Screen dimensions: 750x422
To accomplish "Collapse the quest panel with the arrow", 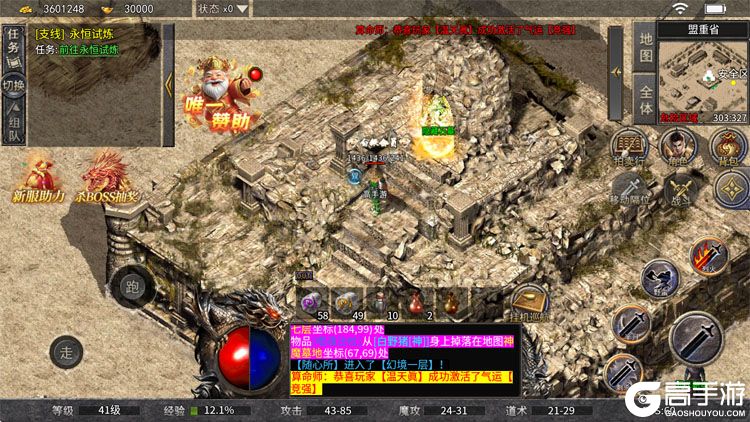I will tap(168, 83).
